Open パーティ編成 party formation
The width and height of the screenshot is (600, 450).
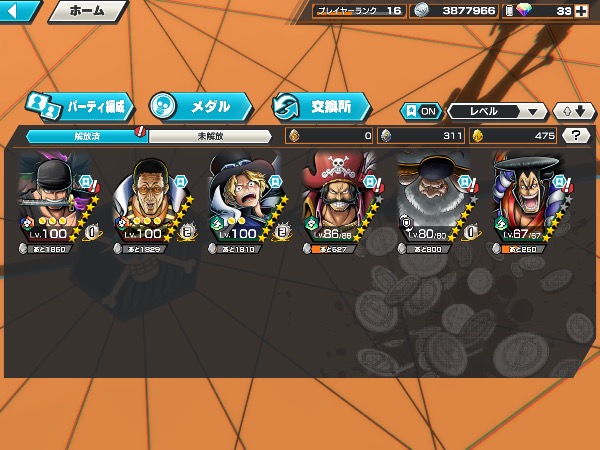(77, 105)
